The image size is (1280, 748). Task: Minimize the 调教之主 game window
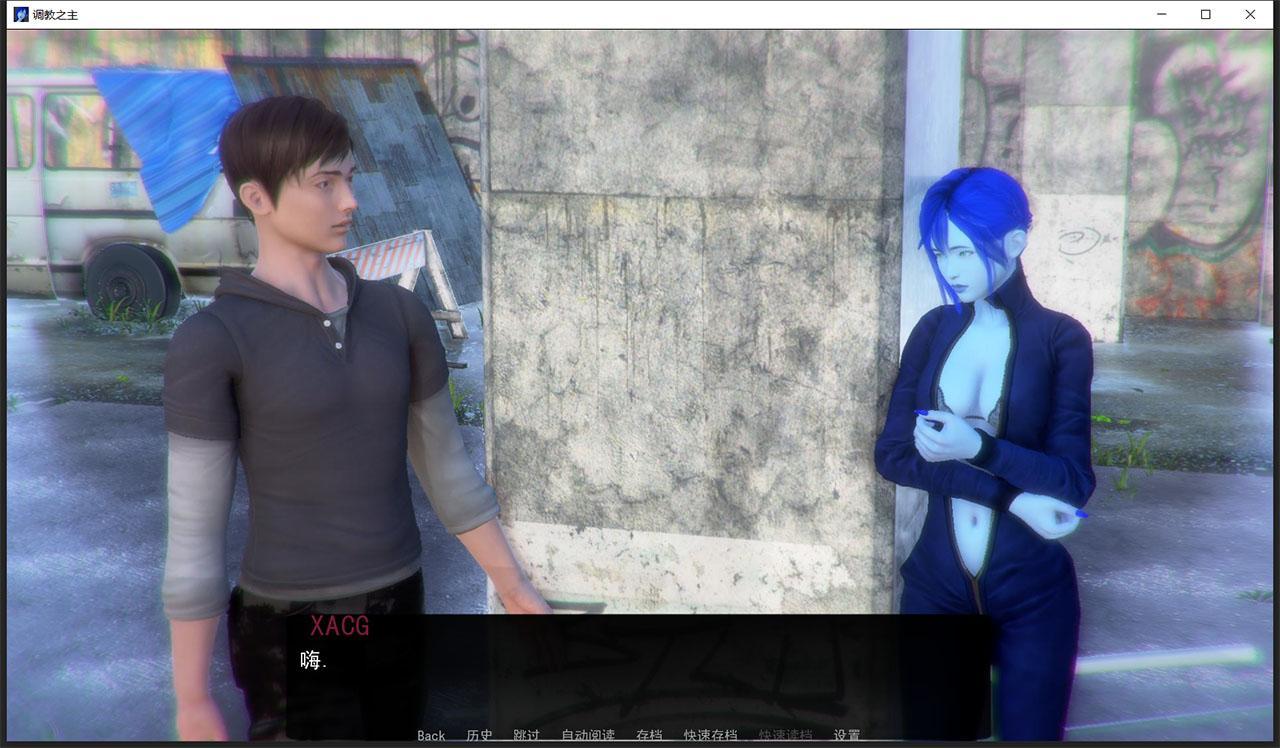pyautogui.click(x=1162, y=14)
